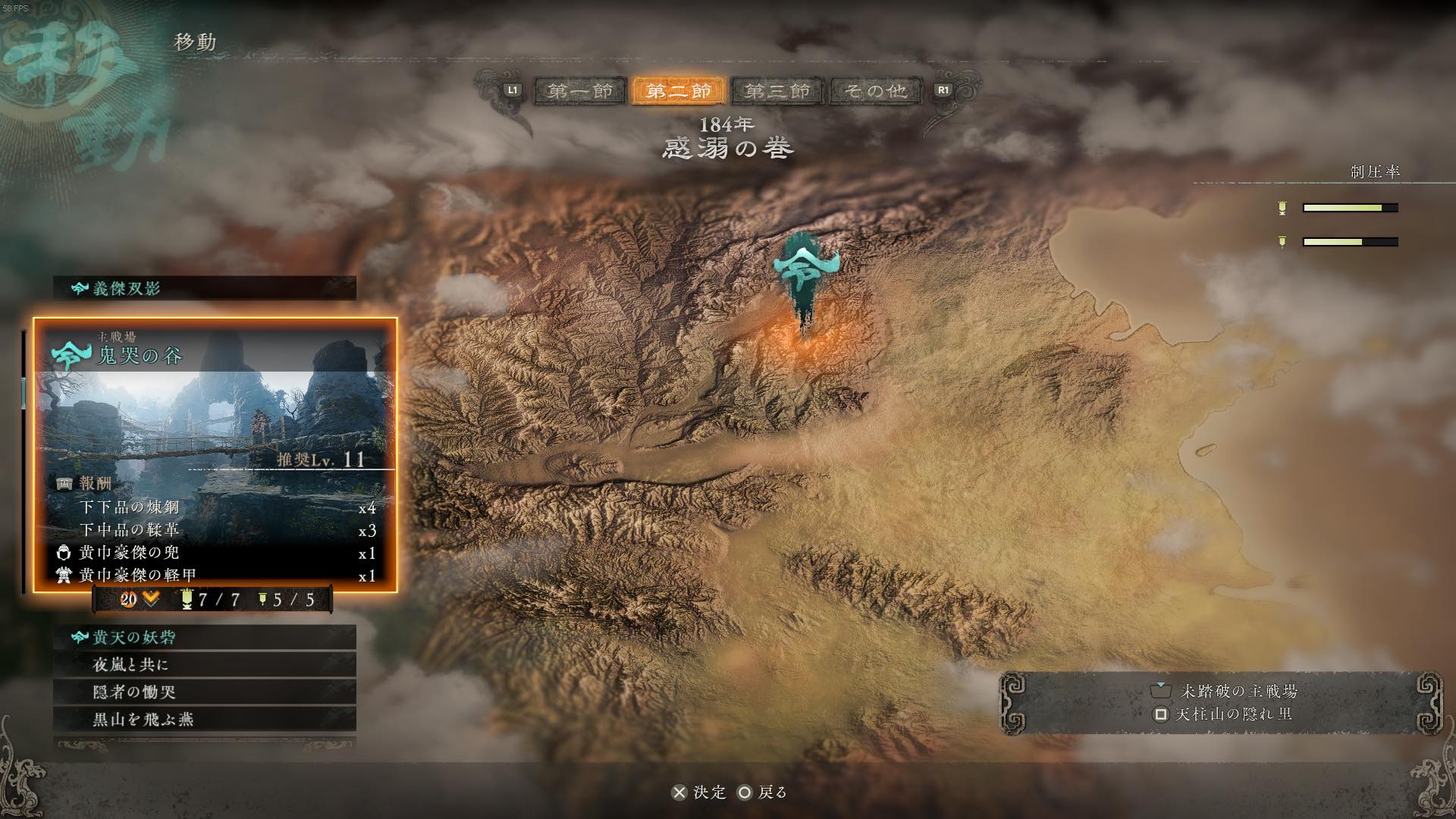Open the 夜嵐と共に sub-mission

(x=205, y=664)
